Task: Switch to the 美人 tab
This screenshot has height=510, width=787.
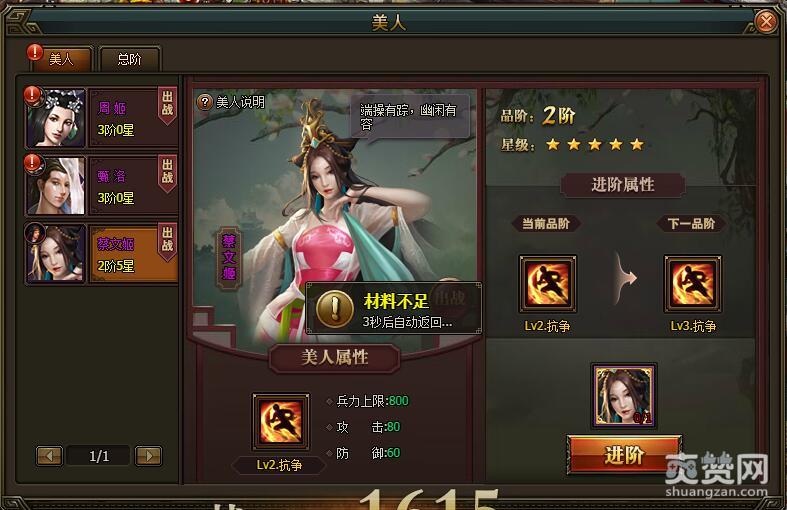Action: click(x=61, y=59)
